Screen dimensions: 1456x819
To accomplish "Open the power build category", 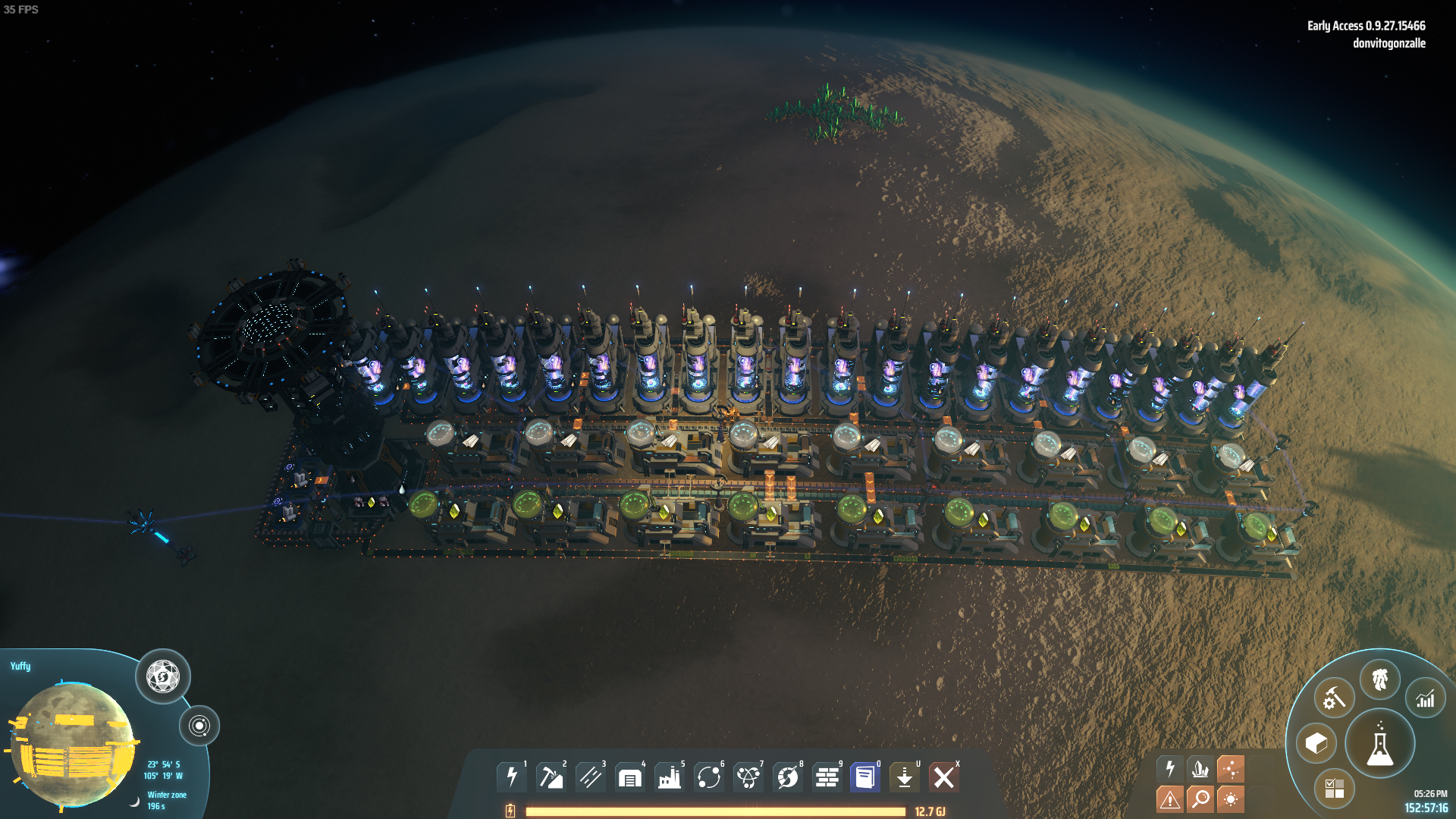I will (x=512, y=777).
